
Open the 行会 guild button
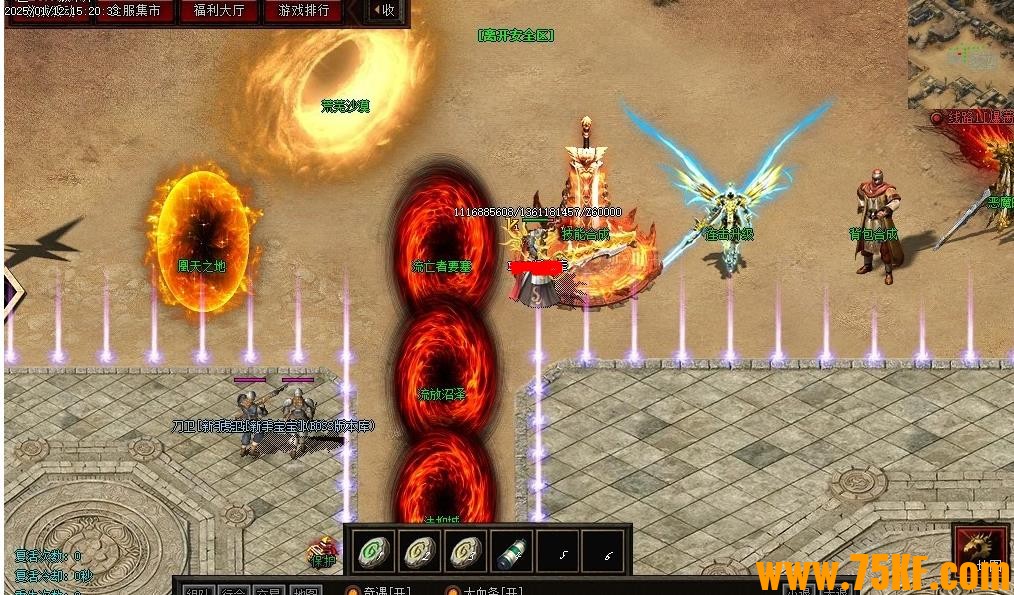[233, 591]
